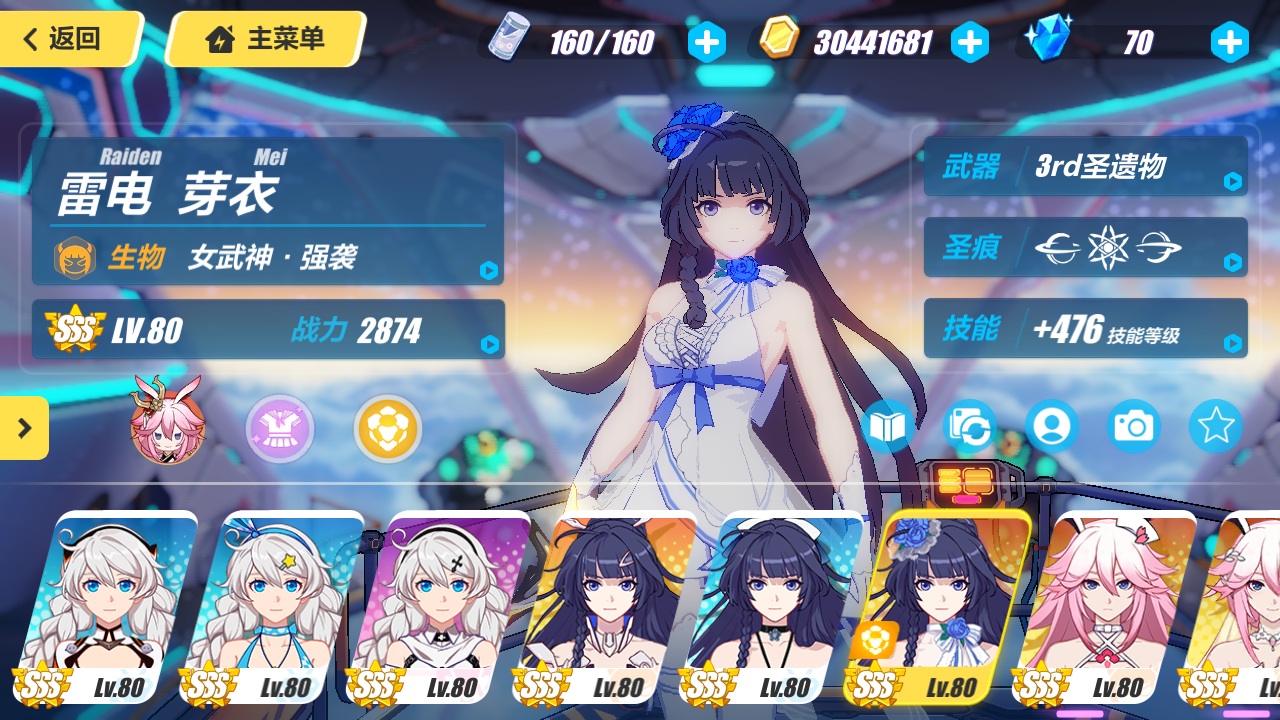Click the round gold flower emblem icon
Screen dimensions: 1280x720
[388, 429]
